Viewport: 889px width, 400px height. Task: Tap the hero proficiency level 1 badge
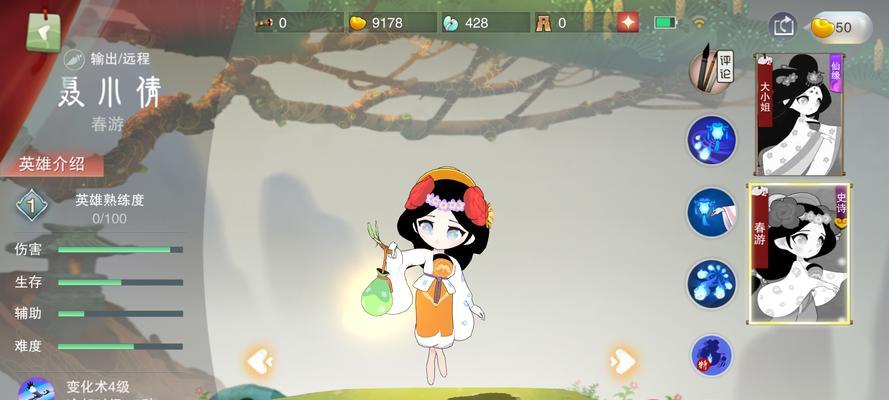point(32,207)
